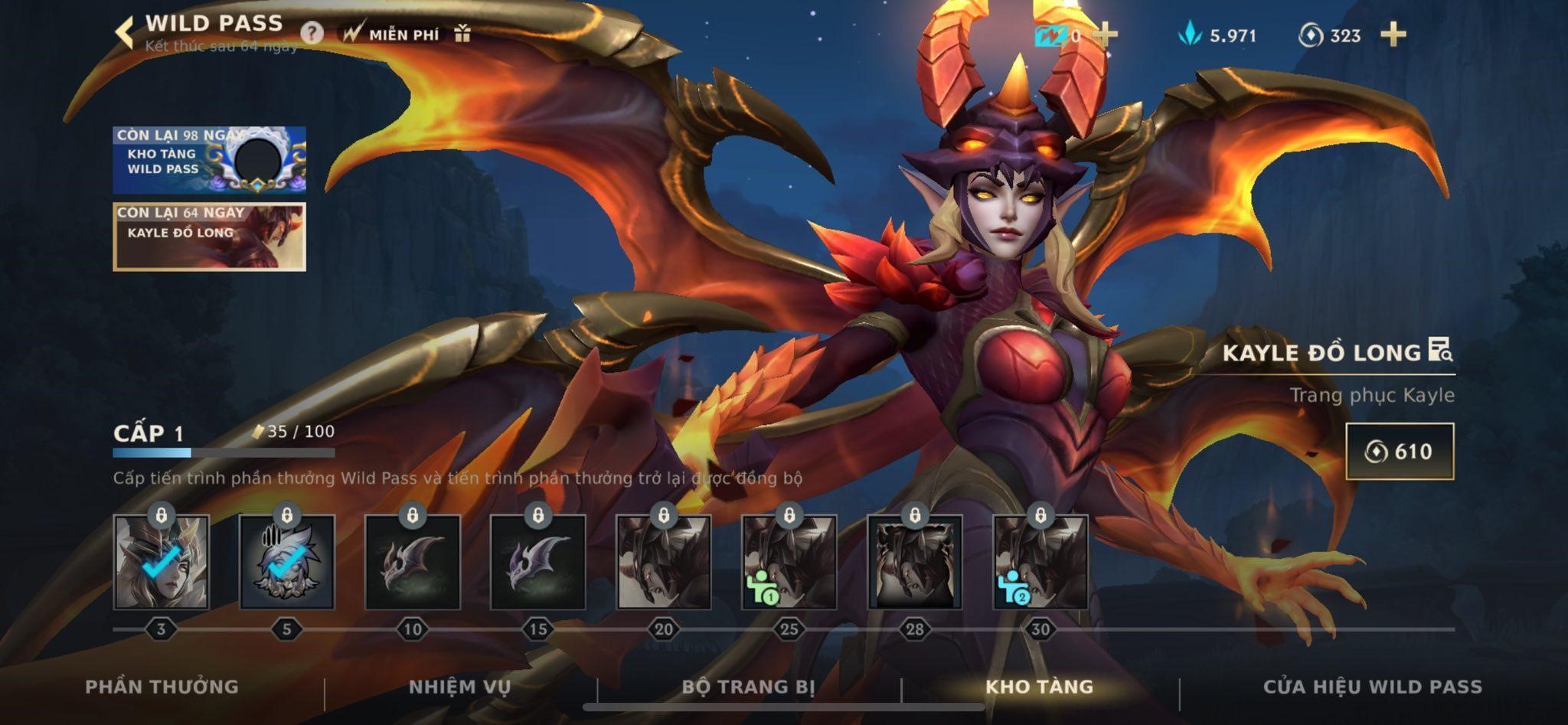Select the level 20 reward tile
The image size is (1568, 725).
point(663,563)
